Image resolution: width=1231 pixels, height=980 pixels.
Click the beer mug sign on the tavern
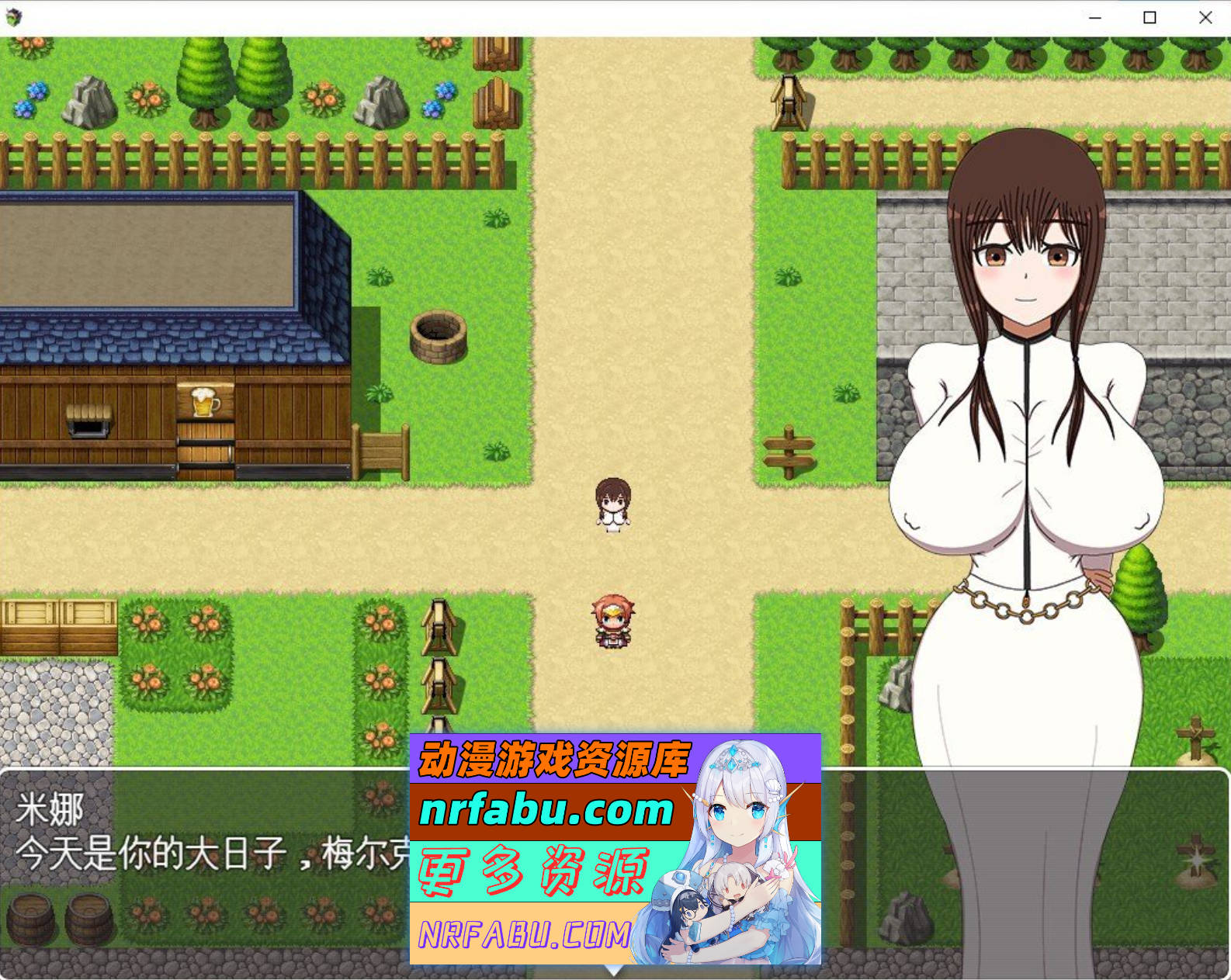click(x=205, y=403)
